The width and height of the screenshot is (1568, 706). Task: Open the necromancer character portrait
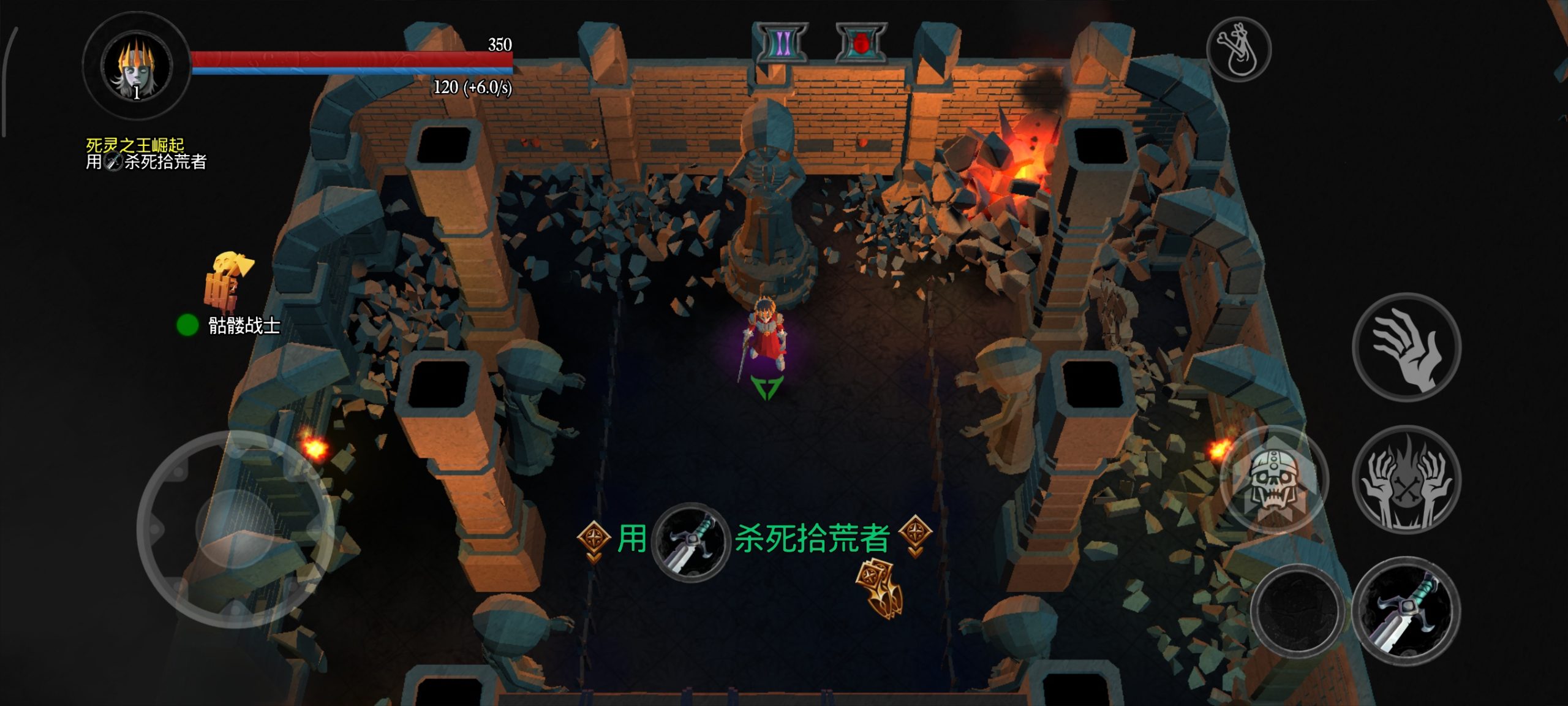pos(136,64)
